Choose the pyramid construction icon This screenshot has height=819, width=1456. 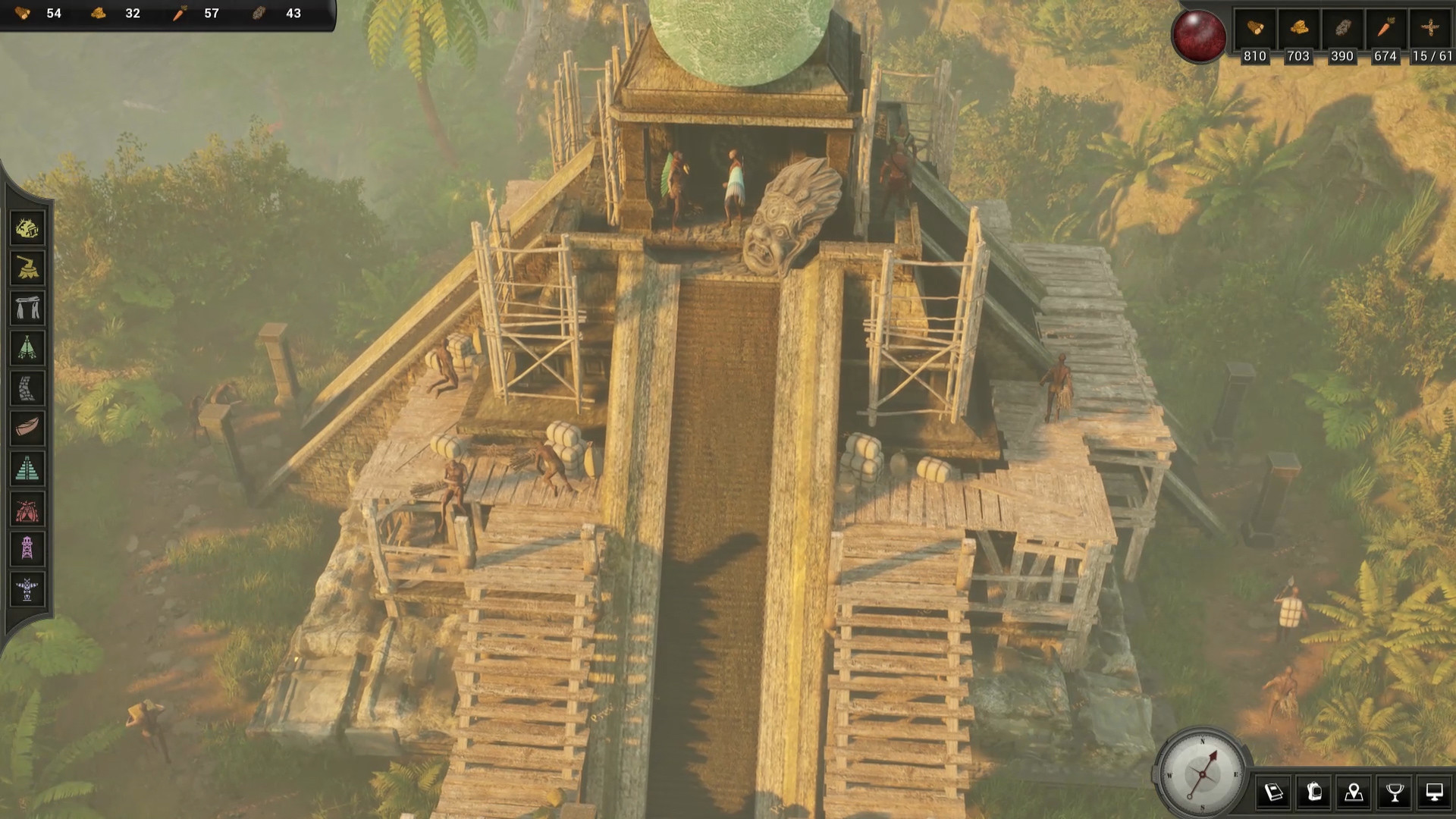pos(27,468)
